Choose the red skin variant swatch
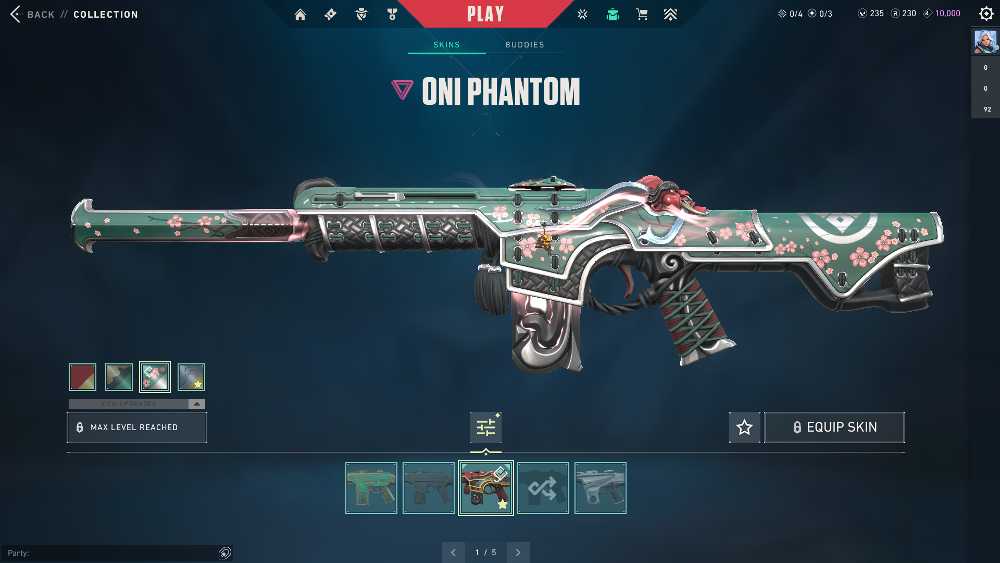This screenshot has height=563, width=1000. tap(83, 376)
